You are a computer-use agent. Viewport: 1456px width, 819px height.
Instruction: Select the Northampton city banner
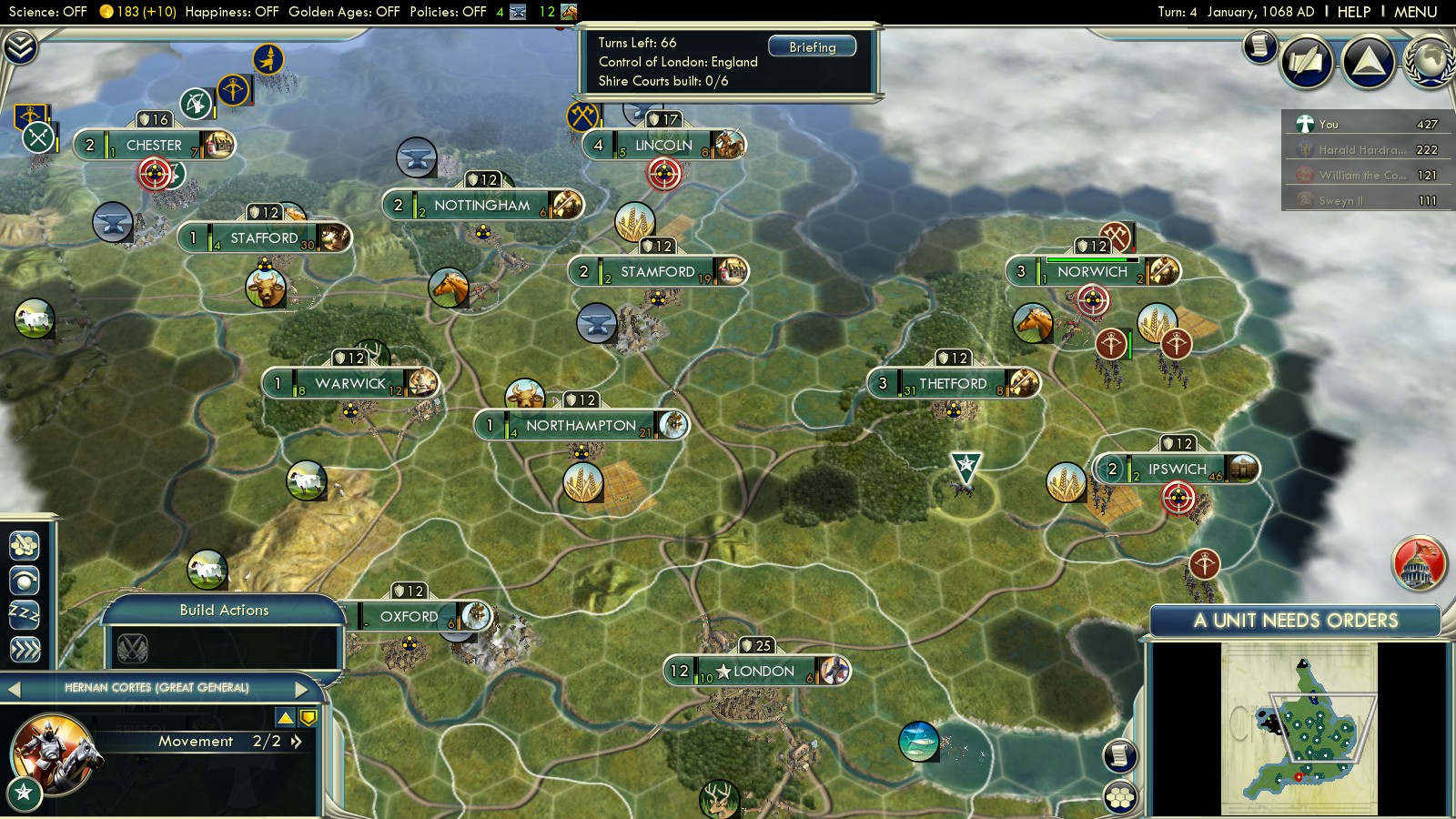click(581, 425)
